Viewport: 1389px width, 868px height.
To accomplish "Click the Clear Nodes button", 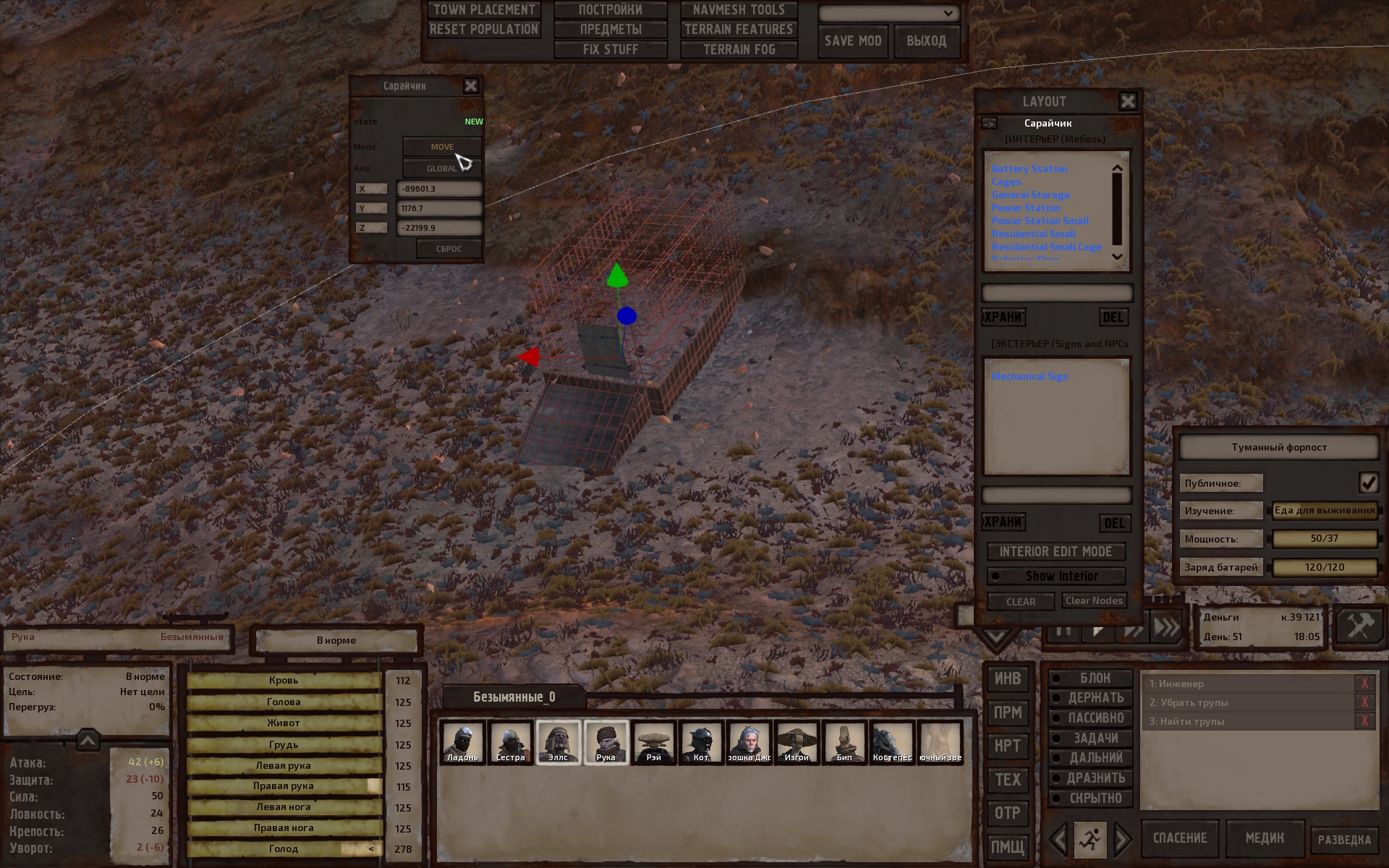I will [1094, 601].
